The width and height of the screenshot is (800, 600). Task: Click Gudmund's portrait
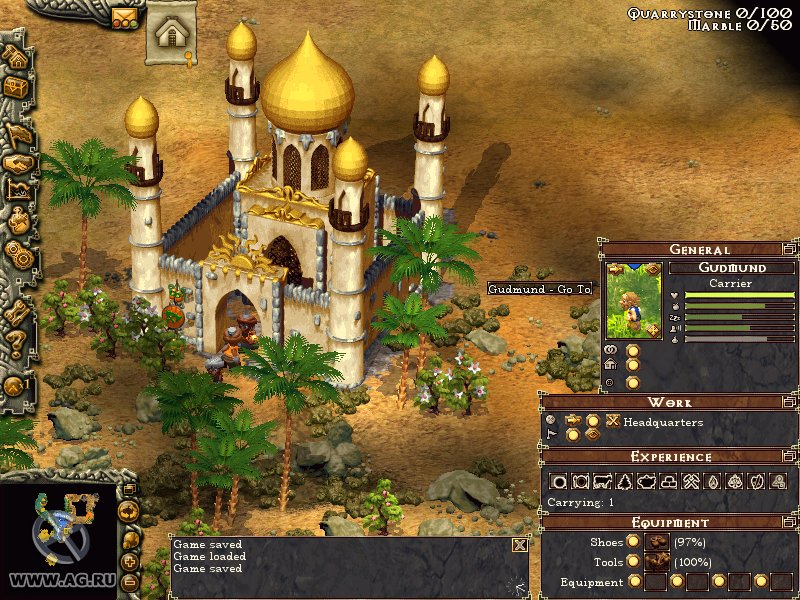pos(633,298)
